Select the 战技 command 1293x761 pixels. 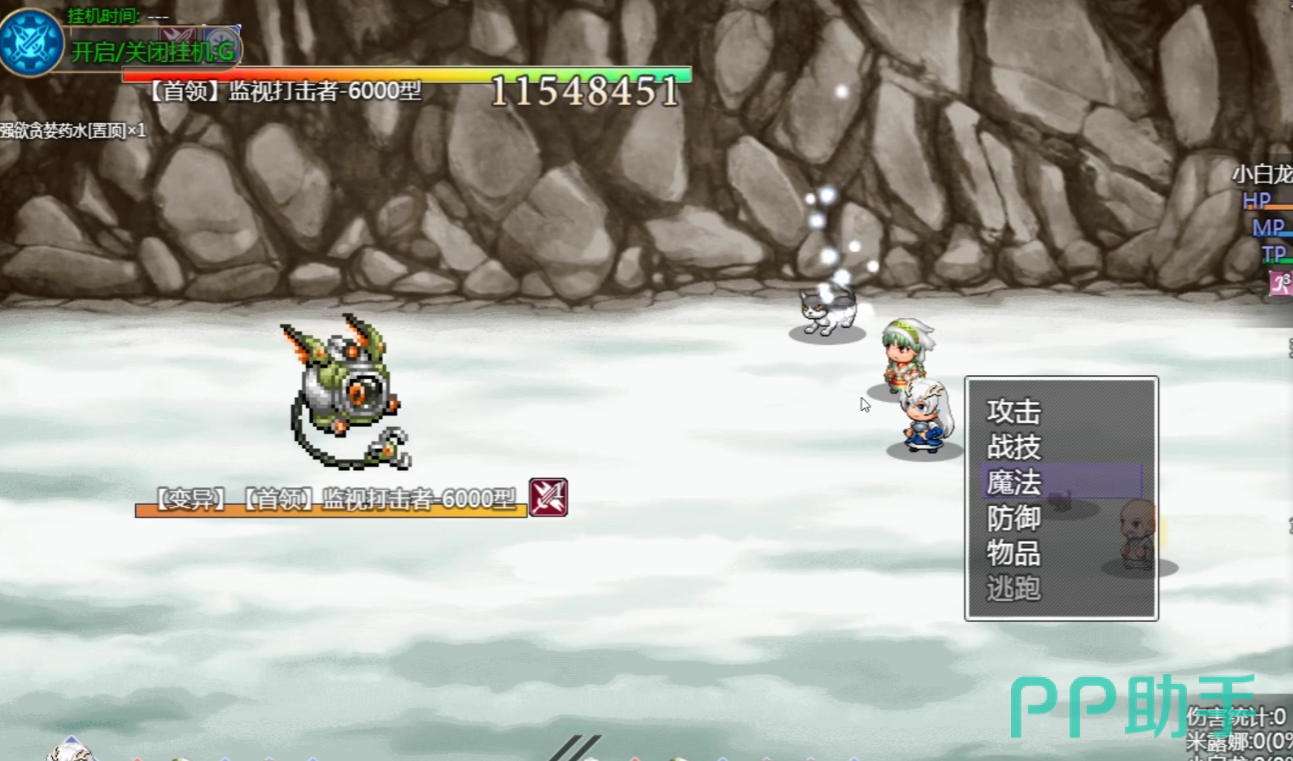[x=1014, y=447]
